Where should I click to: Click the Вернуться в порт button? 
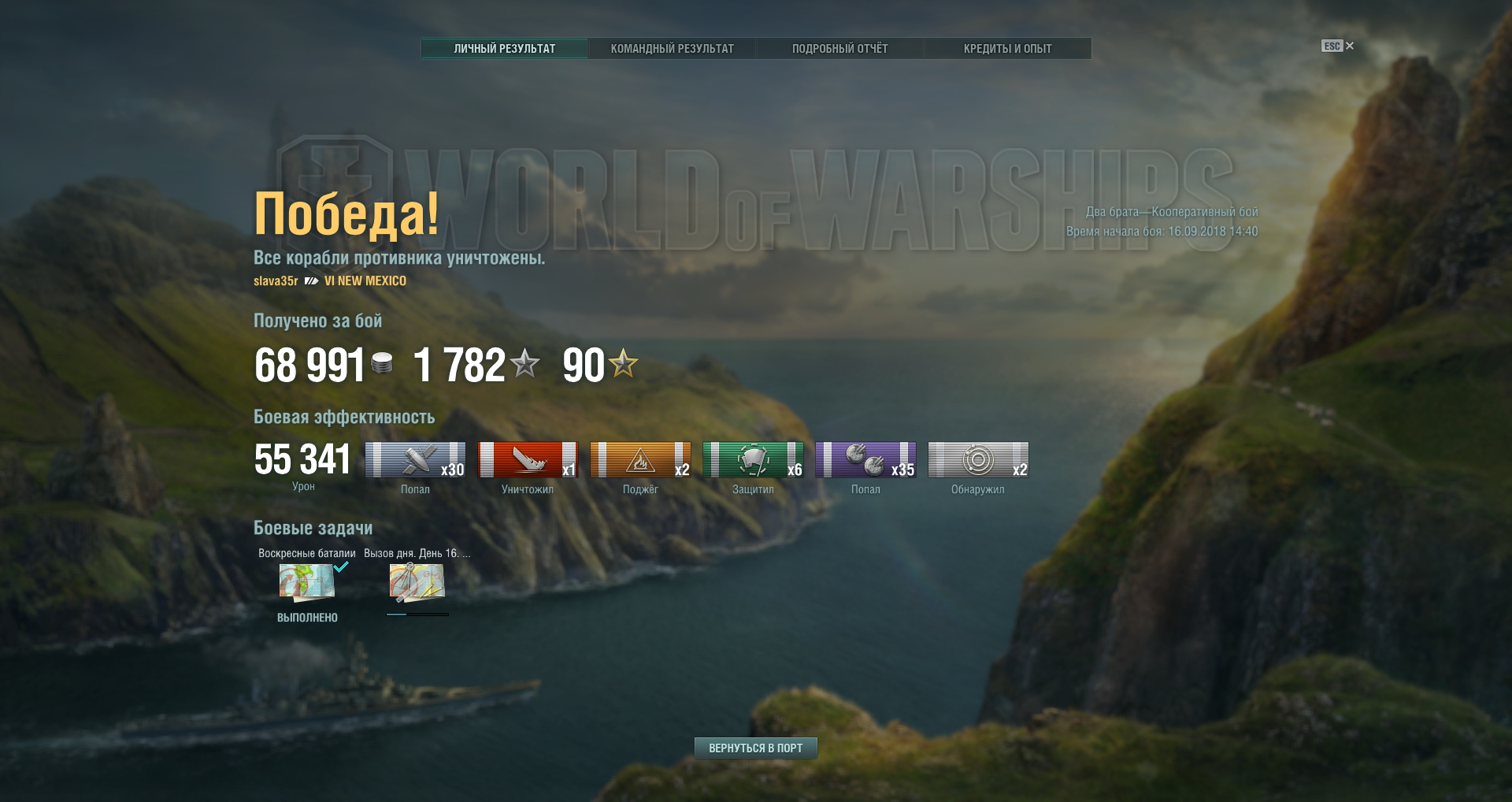point(755,748)
